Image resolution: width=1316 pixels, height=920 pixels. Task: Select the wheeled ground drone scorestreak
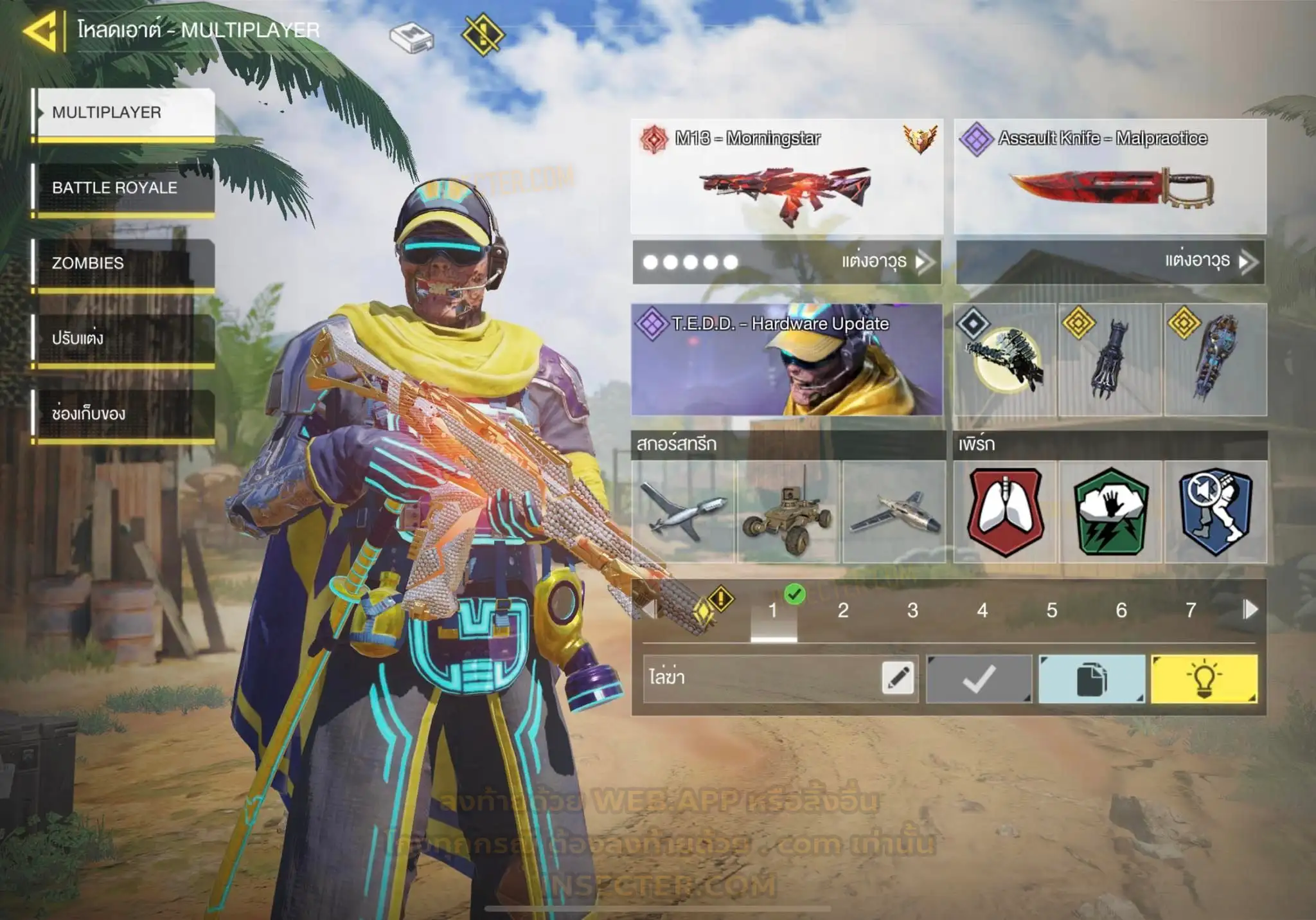[788, 512]
